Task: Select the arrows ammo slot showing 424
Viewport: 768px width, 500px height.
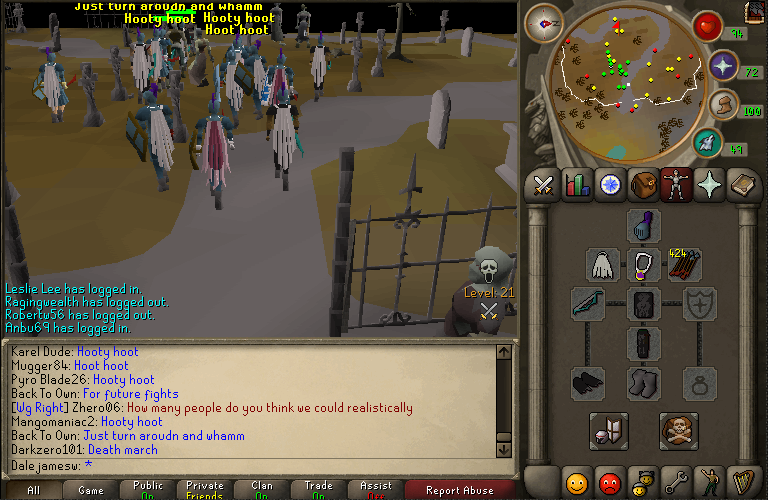Action: [686, 265]
